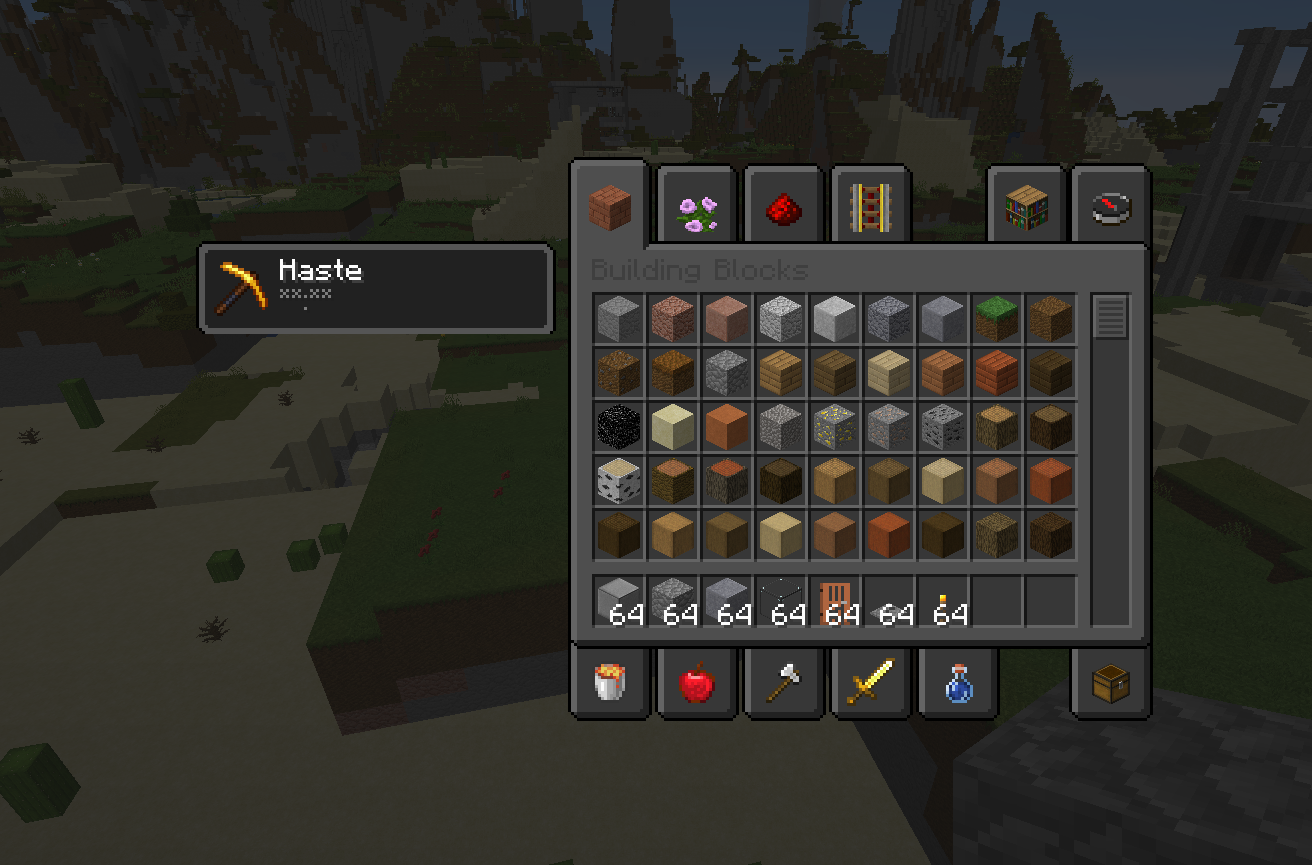Viewport: 1312px width, 865px height.
Task: Select the iron axe Tools tab
Action: tap(784, 684)
